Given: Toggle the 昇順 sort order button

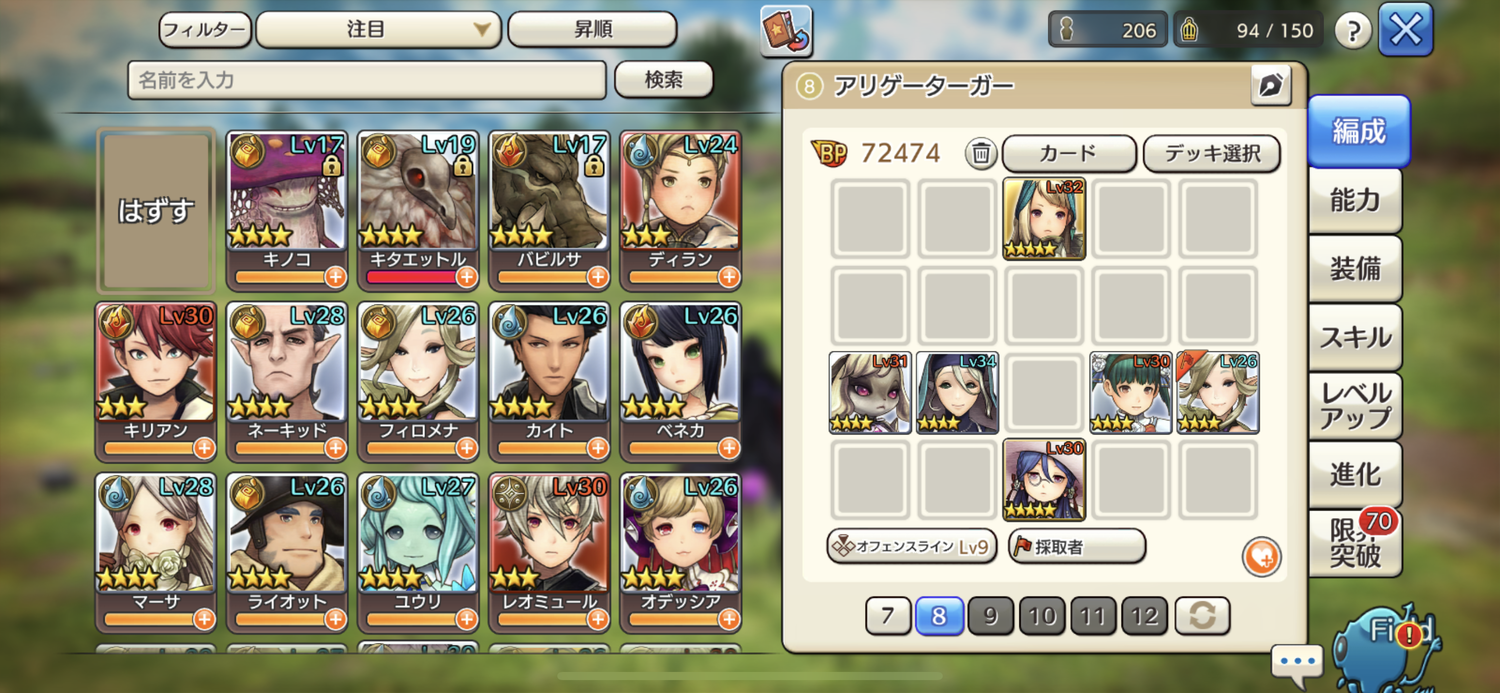Looking at the screenshot, I should point(592,30).
